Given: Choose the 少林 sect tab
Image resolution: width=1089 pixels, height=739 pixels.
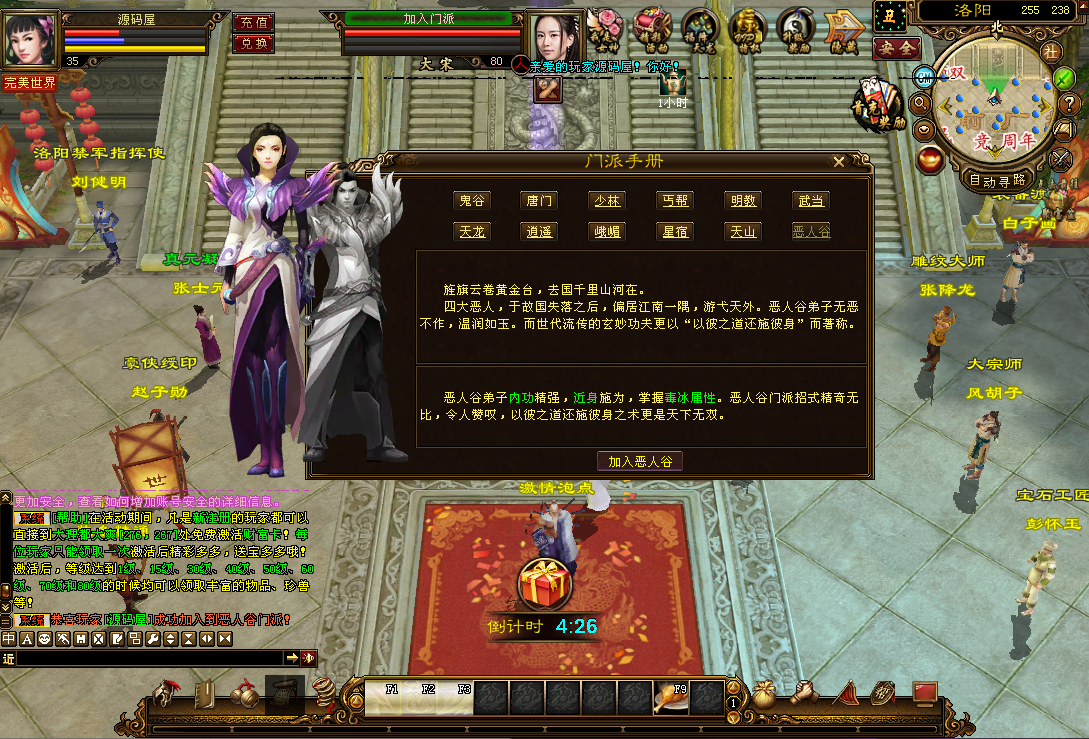Looking at the screenshot, I should [x=606, y=201].
